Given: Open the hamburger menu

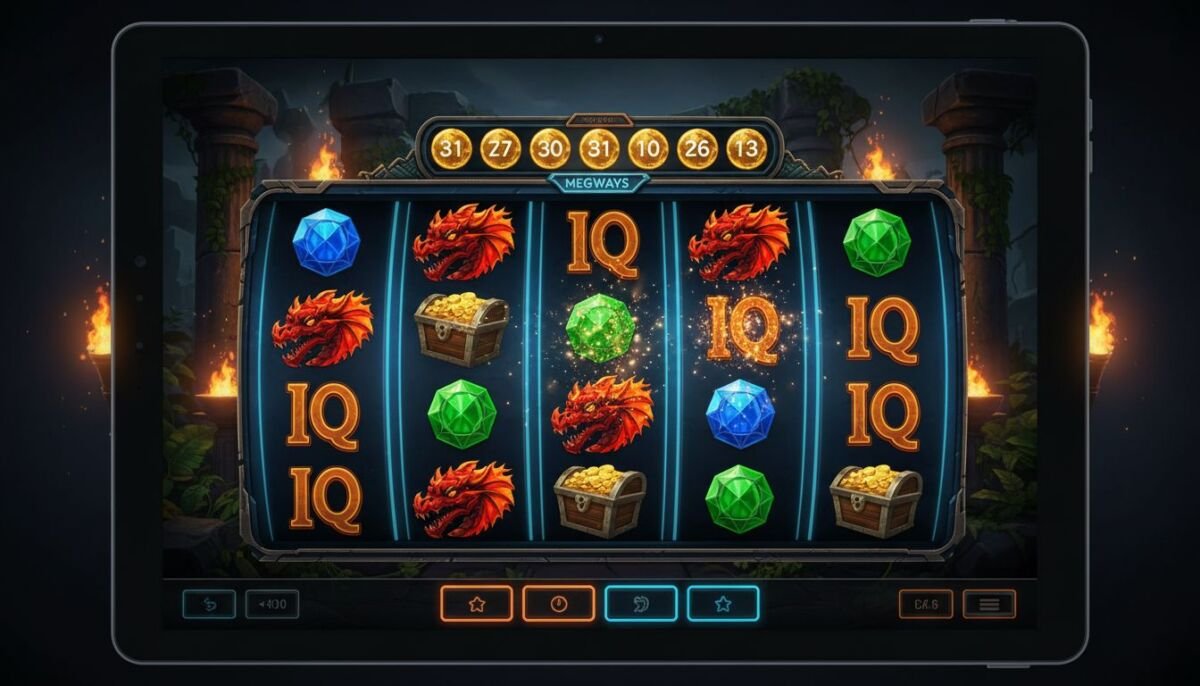Looking at the screenshot, I should coord(989,604).
